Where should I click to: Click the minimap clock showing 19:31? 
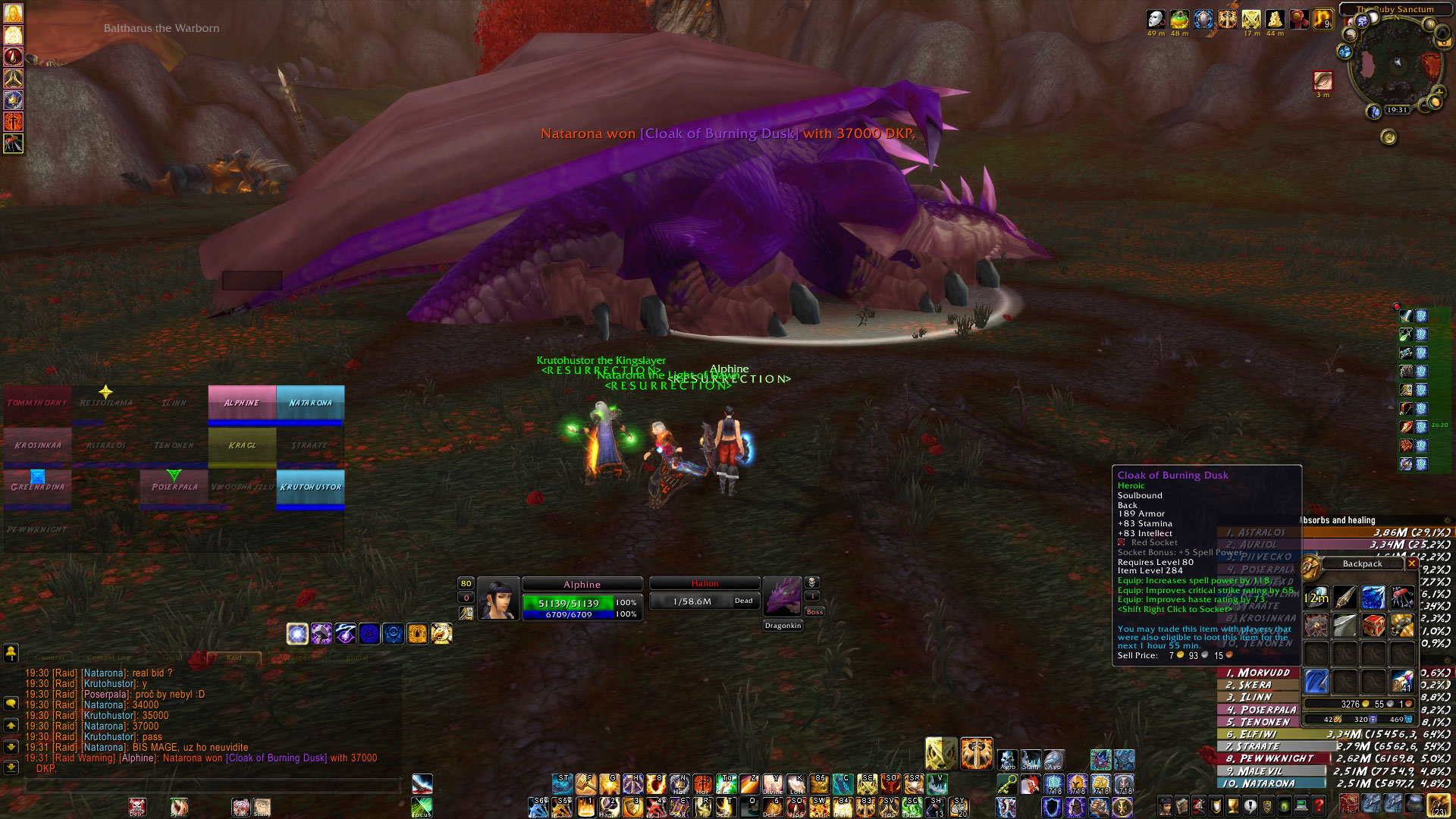pyautogui.click(x=1397, y=110)
